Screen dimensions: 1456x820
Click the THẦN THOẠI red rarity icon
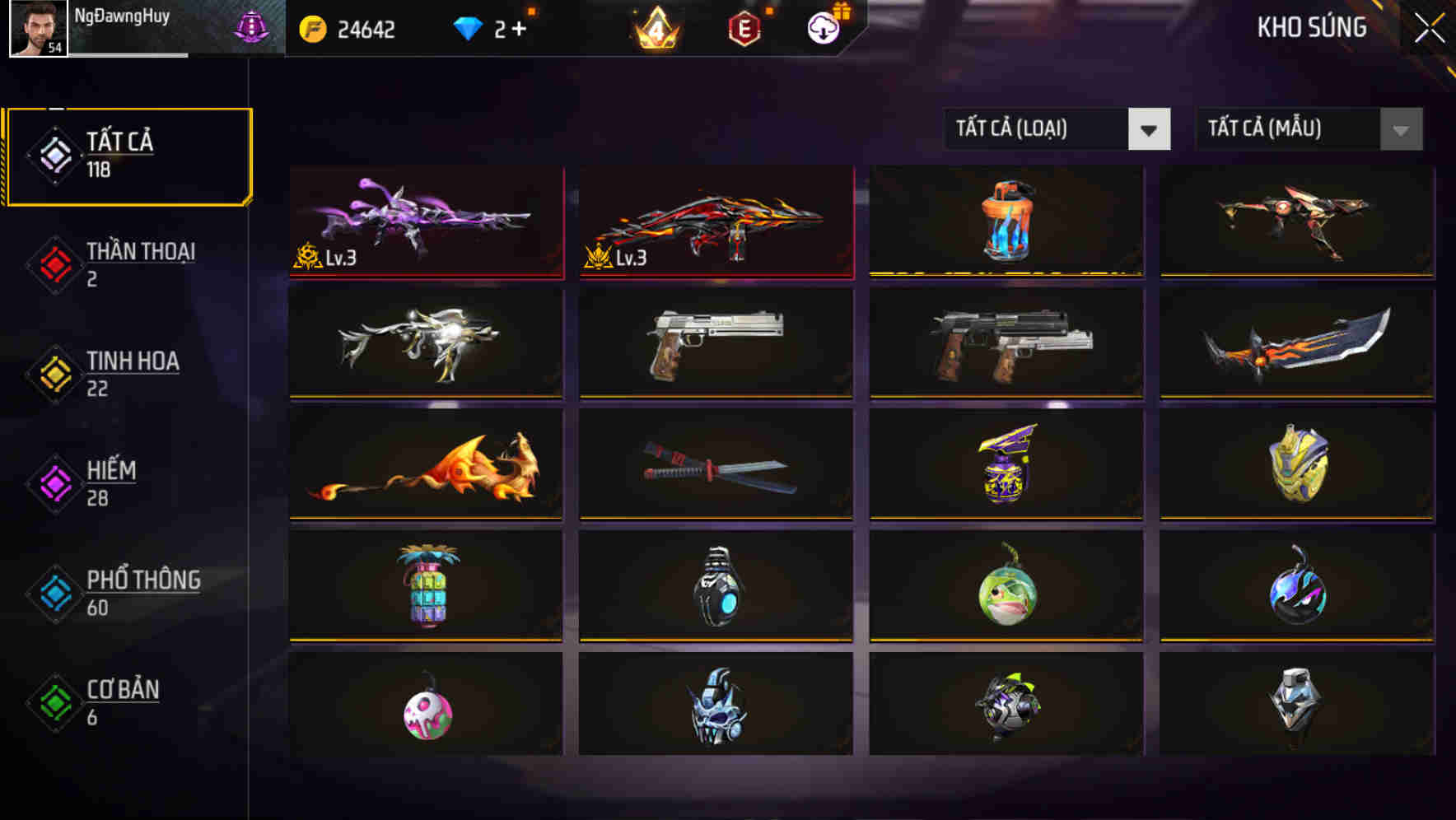pos(54,263)
